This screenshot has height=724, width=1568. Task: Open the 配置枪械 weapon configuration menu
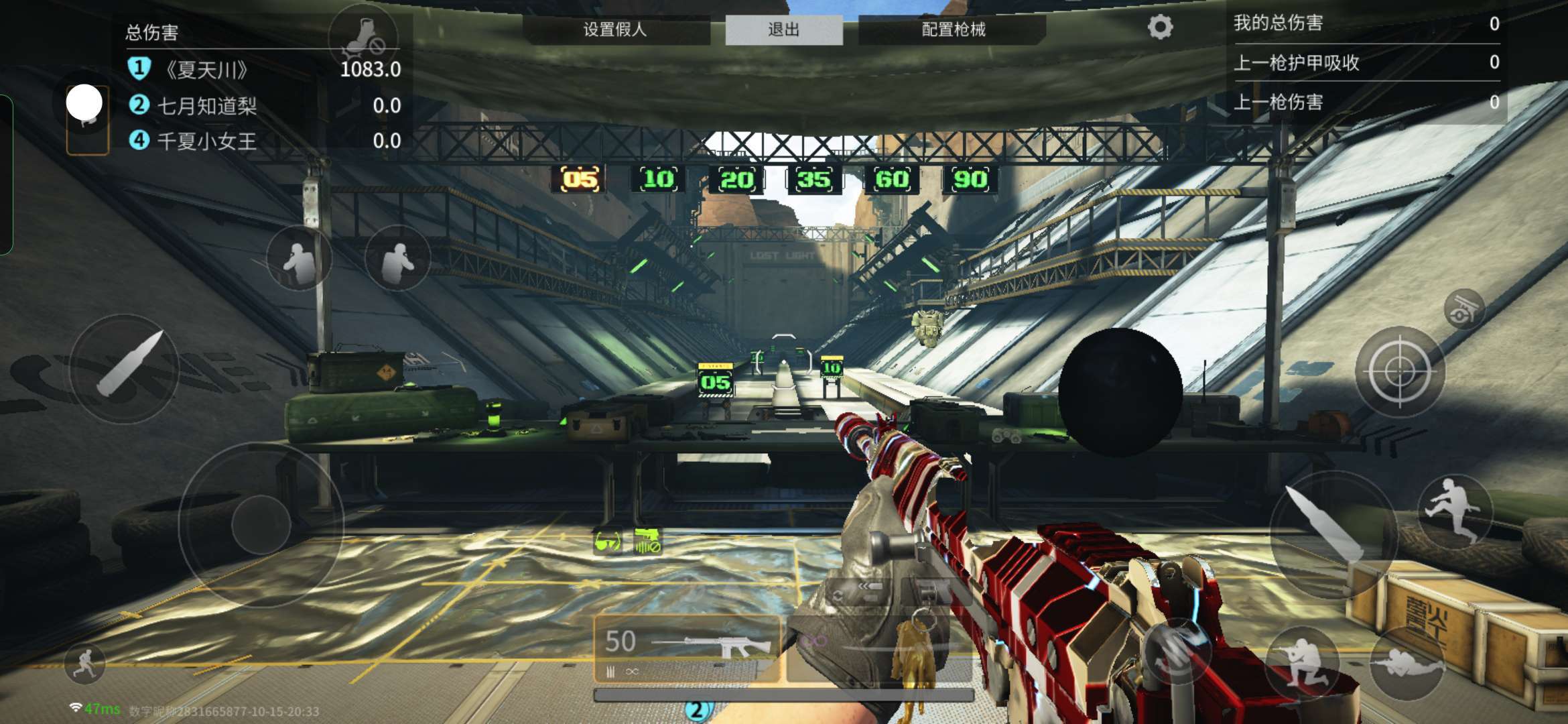click(953, 29)
